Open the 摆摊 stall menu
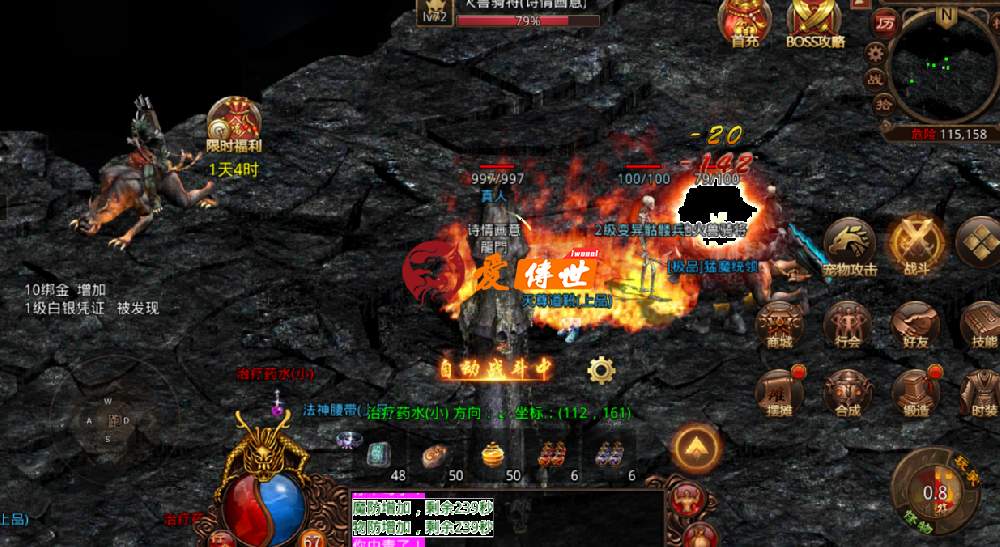The height and width of the screenshot is (547, 1000). 778,392
